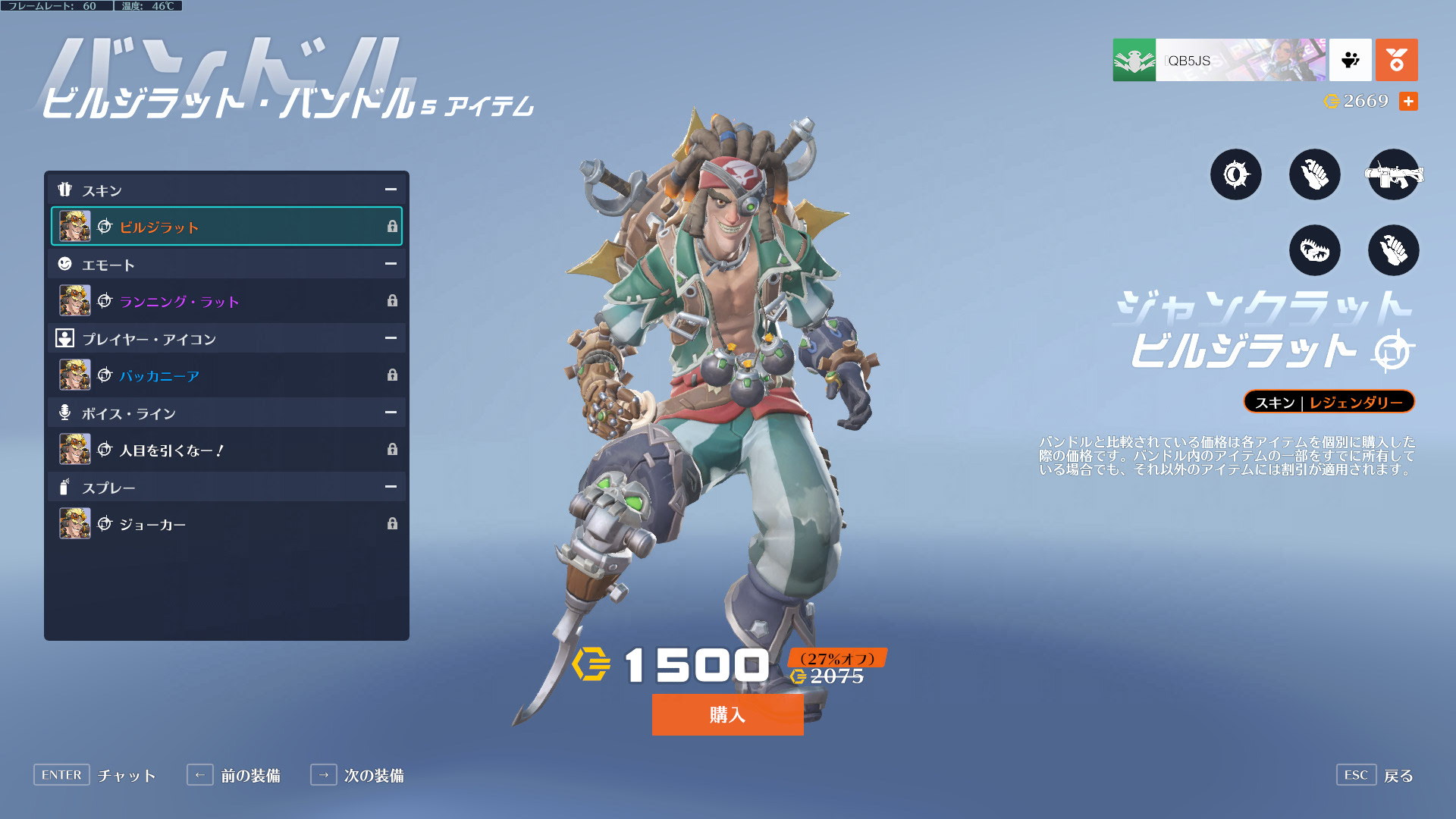
Task: Buy the bundle with 購入 button
Action: click(x=727, y=714)
